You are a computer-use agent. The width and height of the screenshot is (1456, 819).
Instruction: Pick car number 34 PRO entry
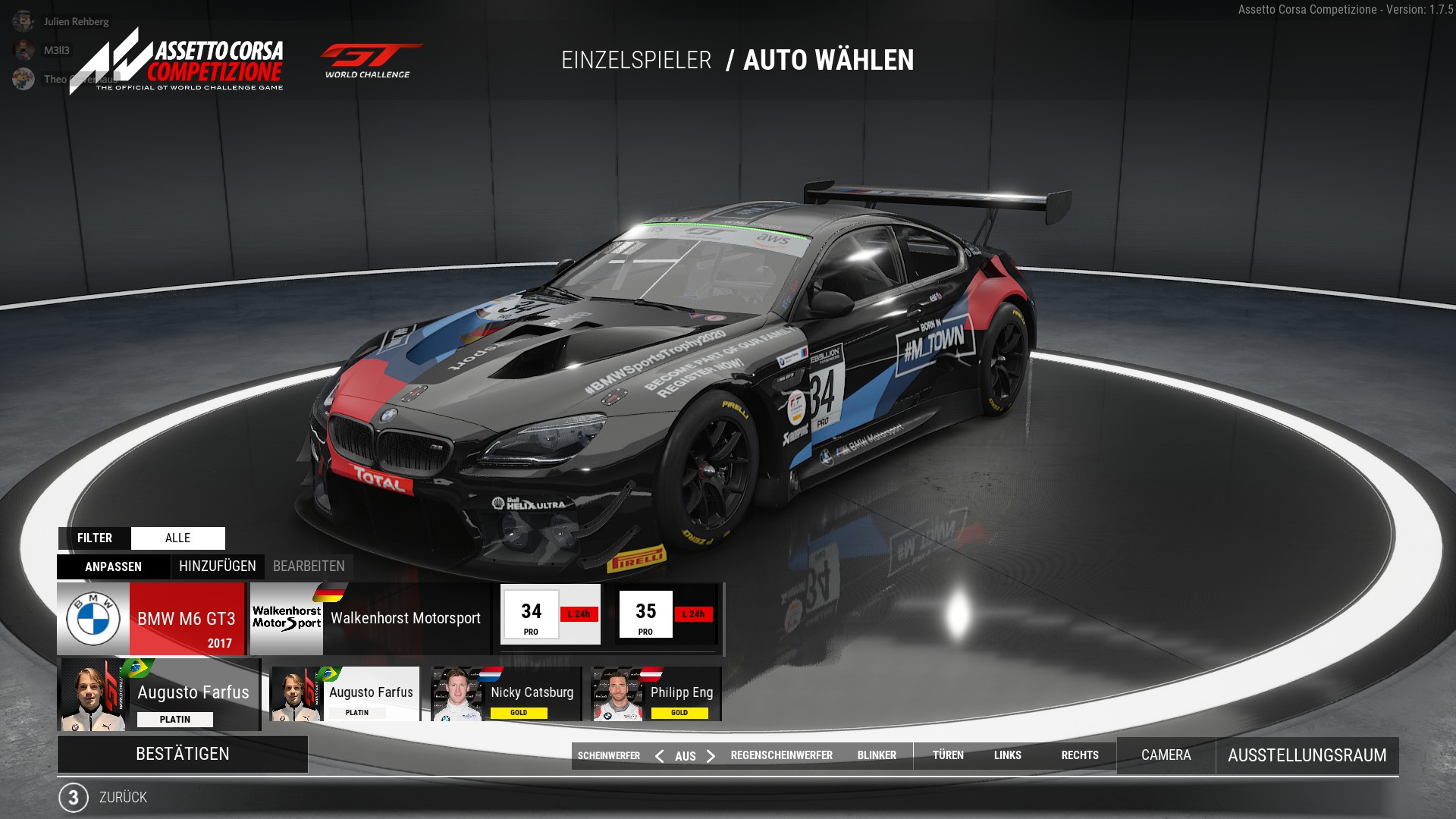coord(551,614)
